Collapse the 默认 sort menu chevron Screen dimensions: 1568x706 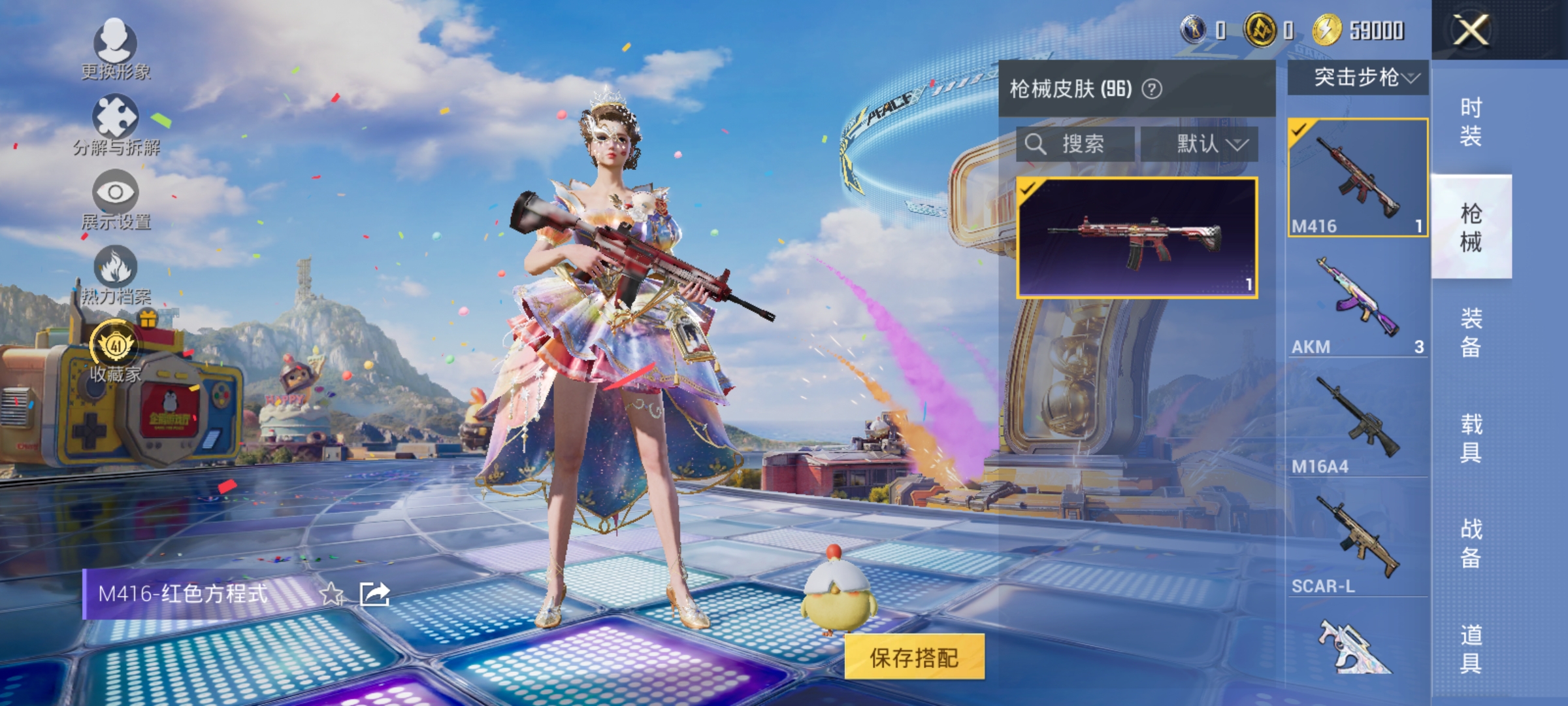(x=1238, y=145)
